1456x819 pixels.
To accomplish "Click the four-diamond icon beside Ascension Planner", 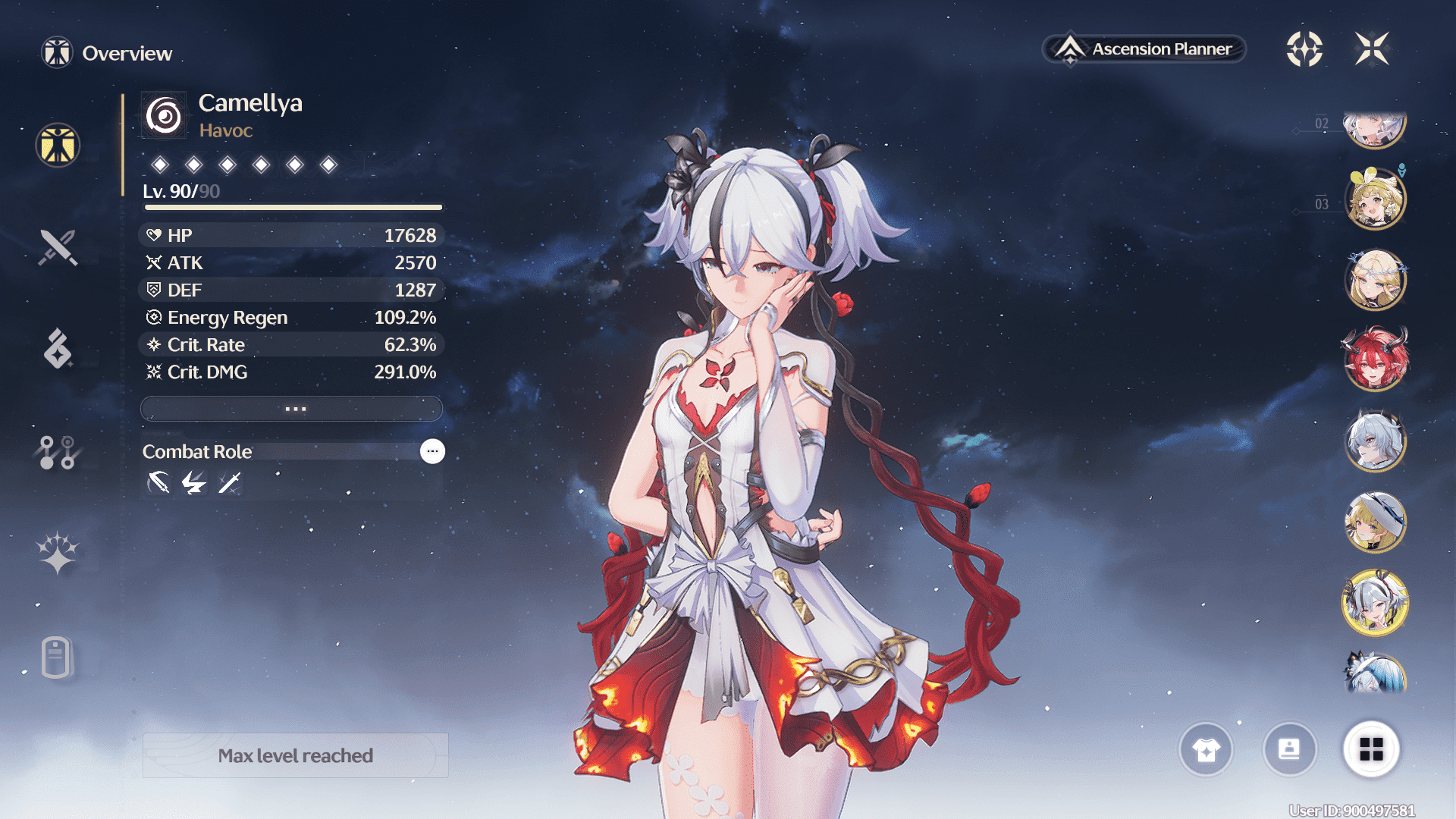I will (1304, 49).
